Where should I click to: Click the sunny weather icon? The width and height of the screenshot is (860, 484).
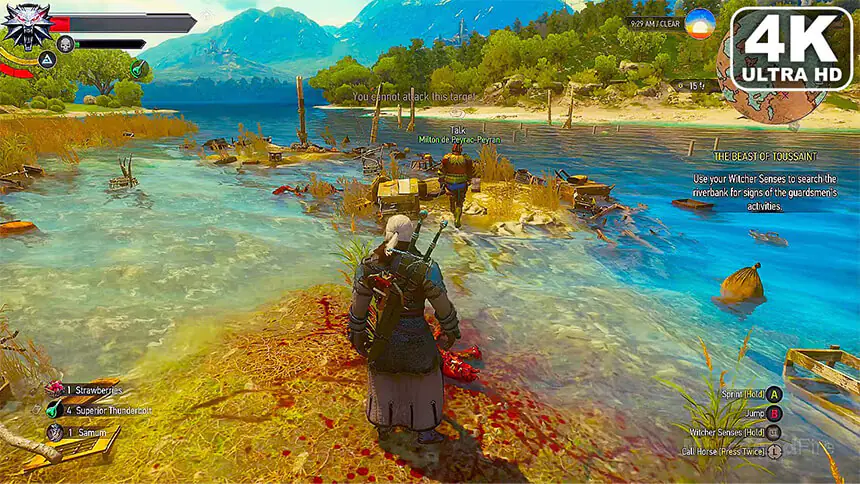point(700,23)
